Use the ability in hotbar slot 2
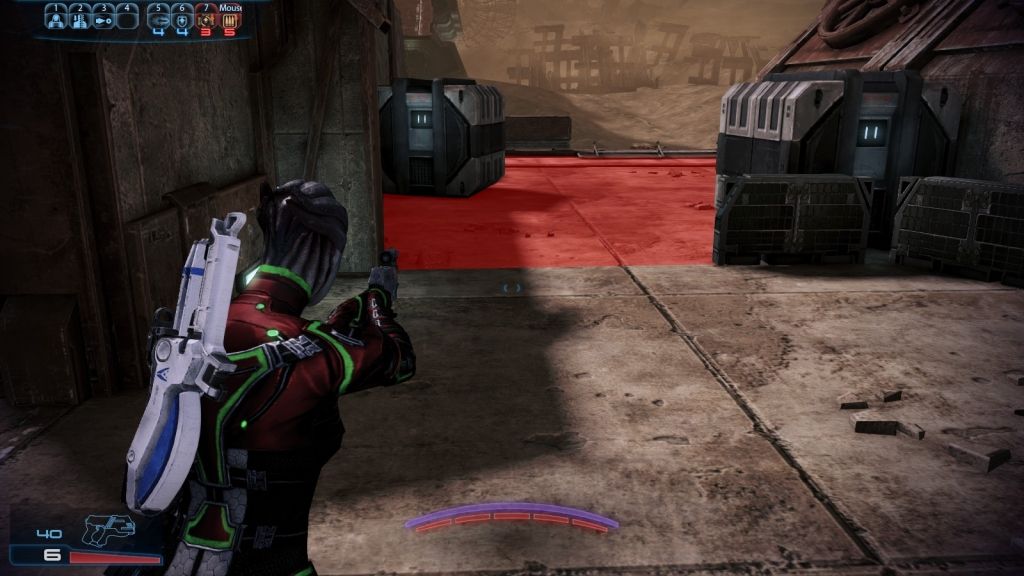This screenshot has height=576, width=1024. [x=81, y=18]
